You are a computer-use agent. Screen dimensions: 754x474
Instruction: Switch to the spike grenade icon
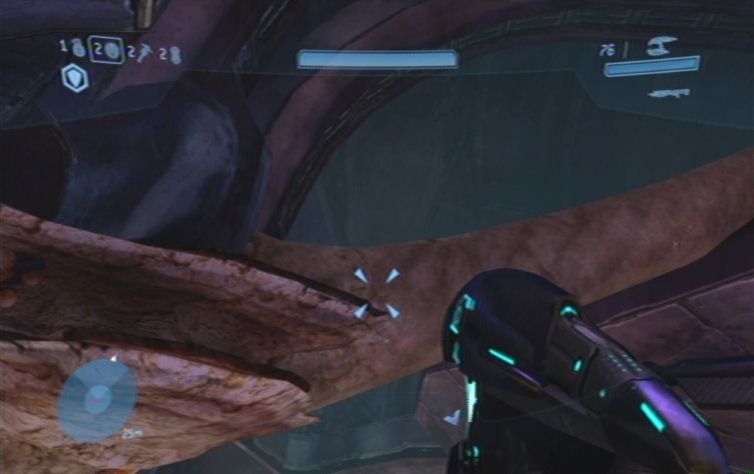[144, 51]
